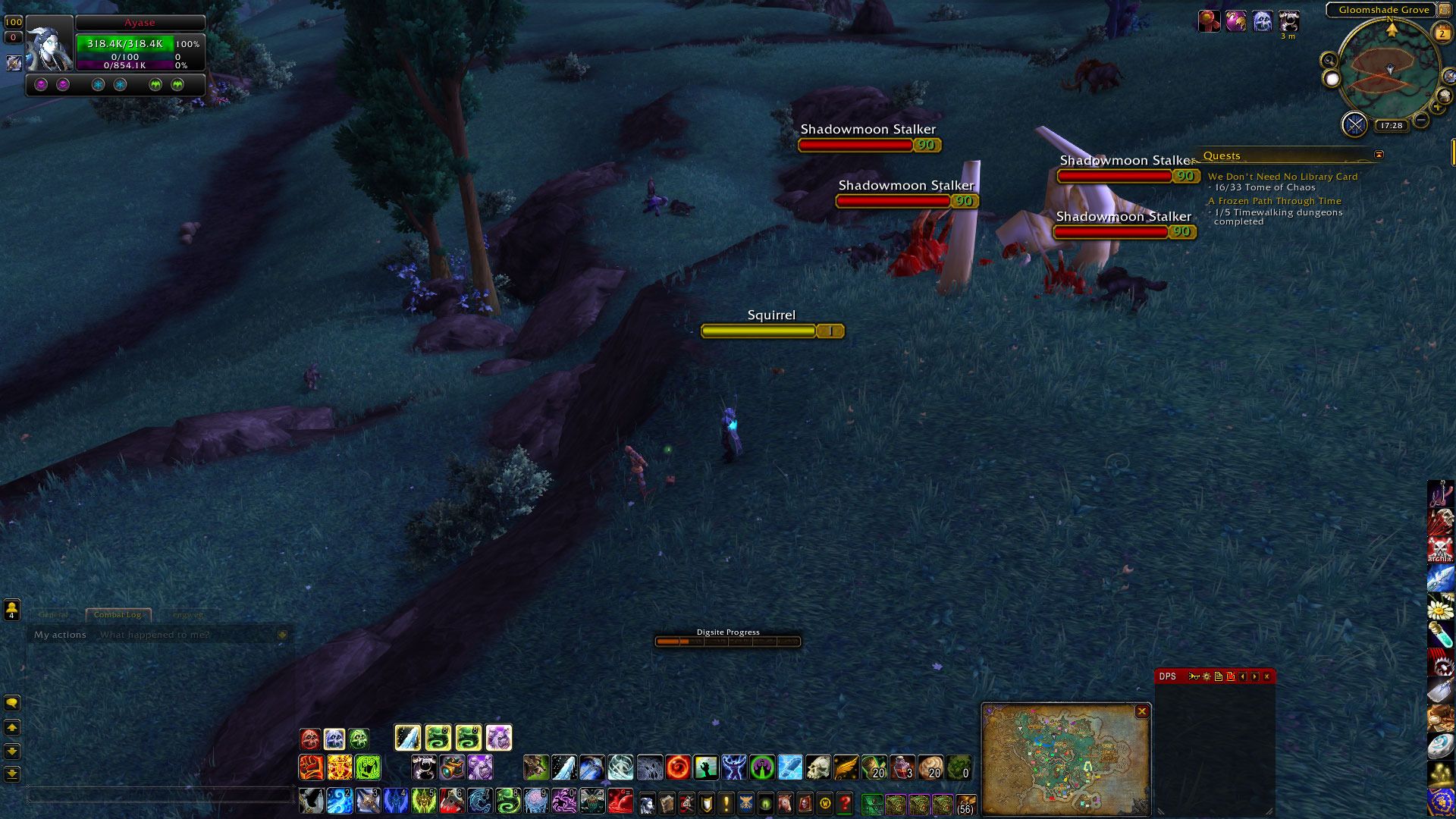Screen dimensions: 1456x819
Task: Activate the skull ability icon
Action: click(x=817, y=768)
